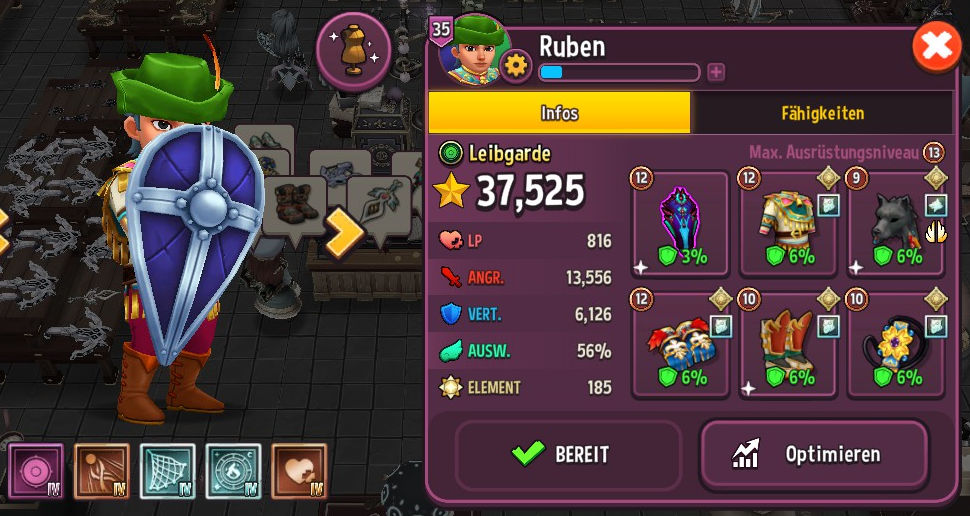The height and width of the screenshot is (516, 970).
Task: Click the plus button beside the XP bar
Action: pyautogui.click(x=716, y=71)
